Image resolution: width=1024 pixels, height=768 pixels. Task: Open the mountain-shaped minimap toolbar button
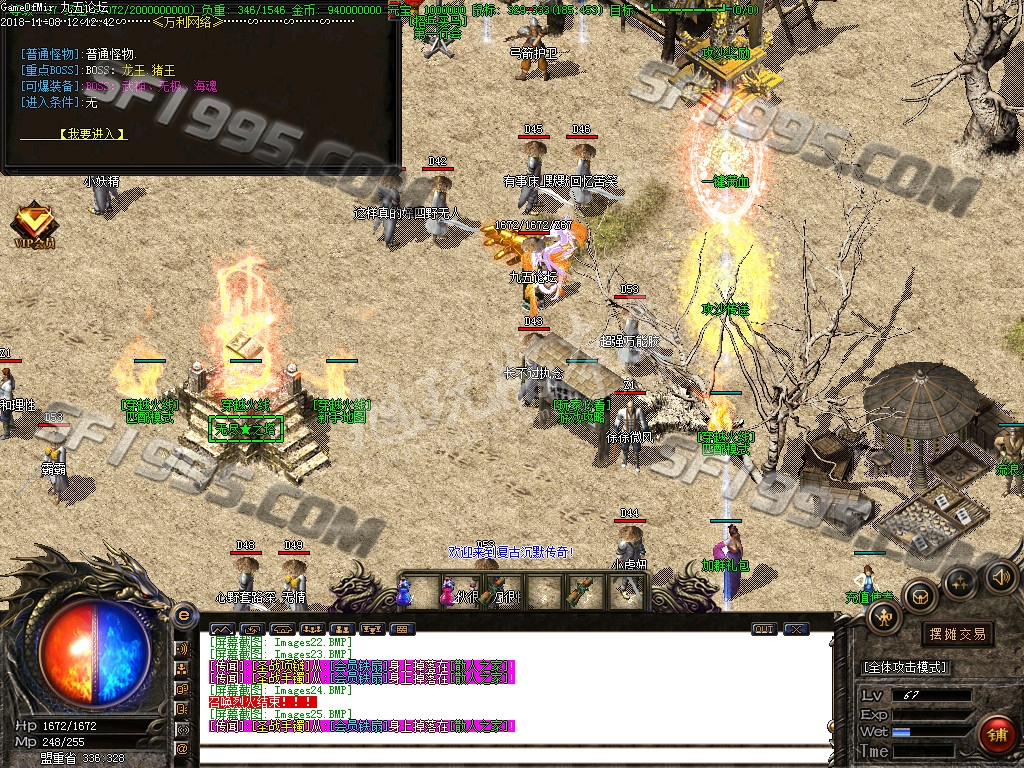point(221,629)
